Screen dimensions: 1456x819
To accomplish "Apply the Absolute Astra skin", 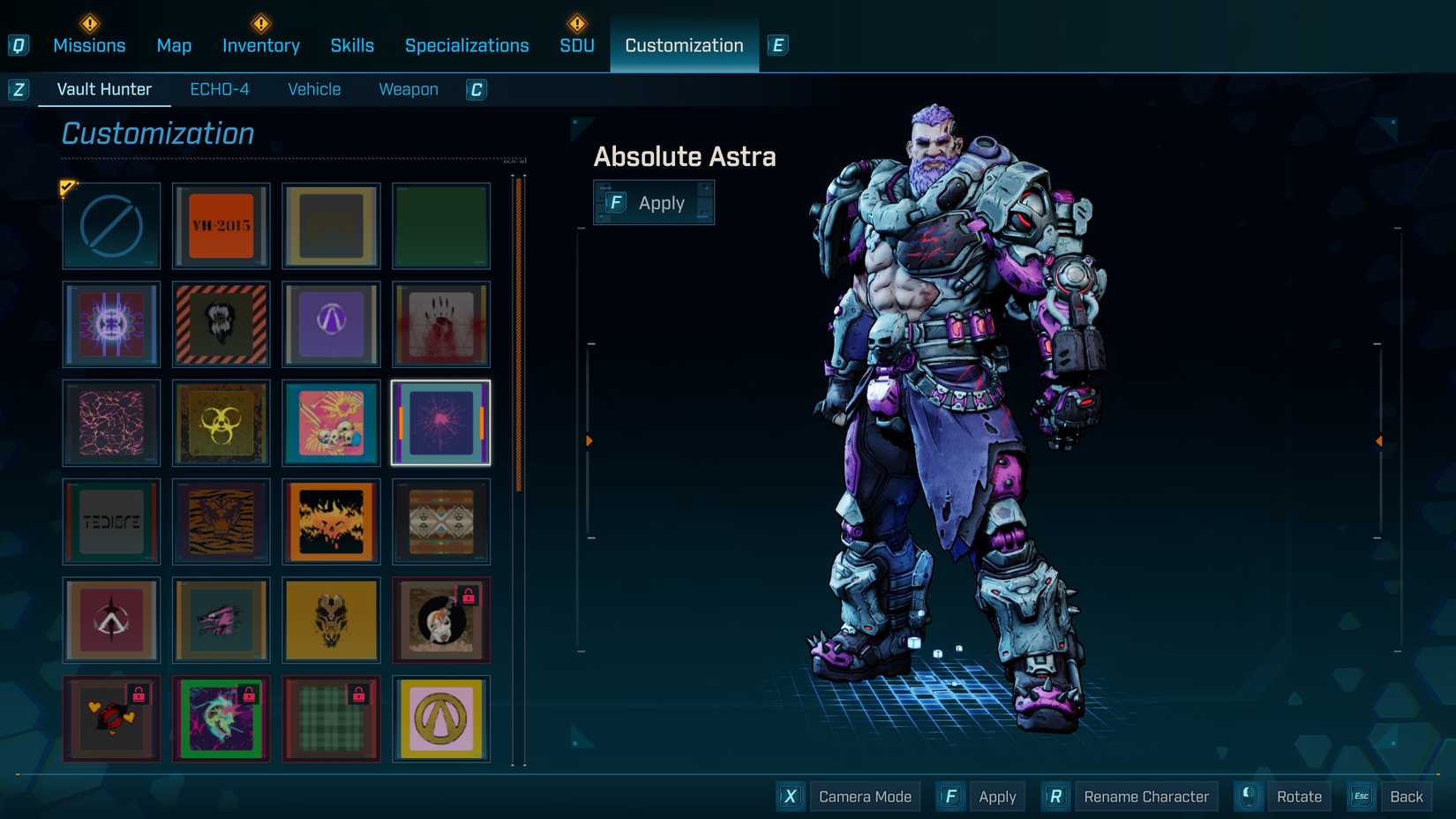I will [654, 202].
